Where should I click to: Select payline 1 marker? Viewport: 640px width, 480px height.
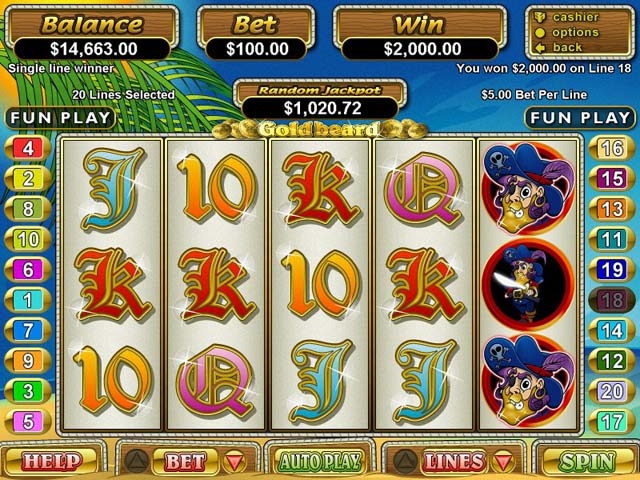(27, 299)
